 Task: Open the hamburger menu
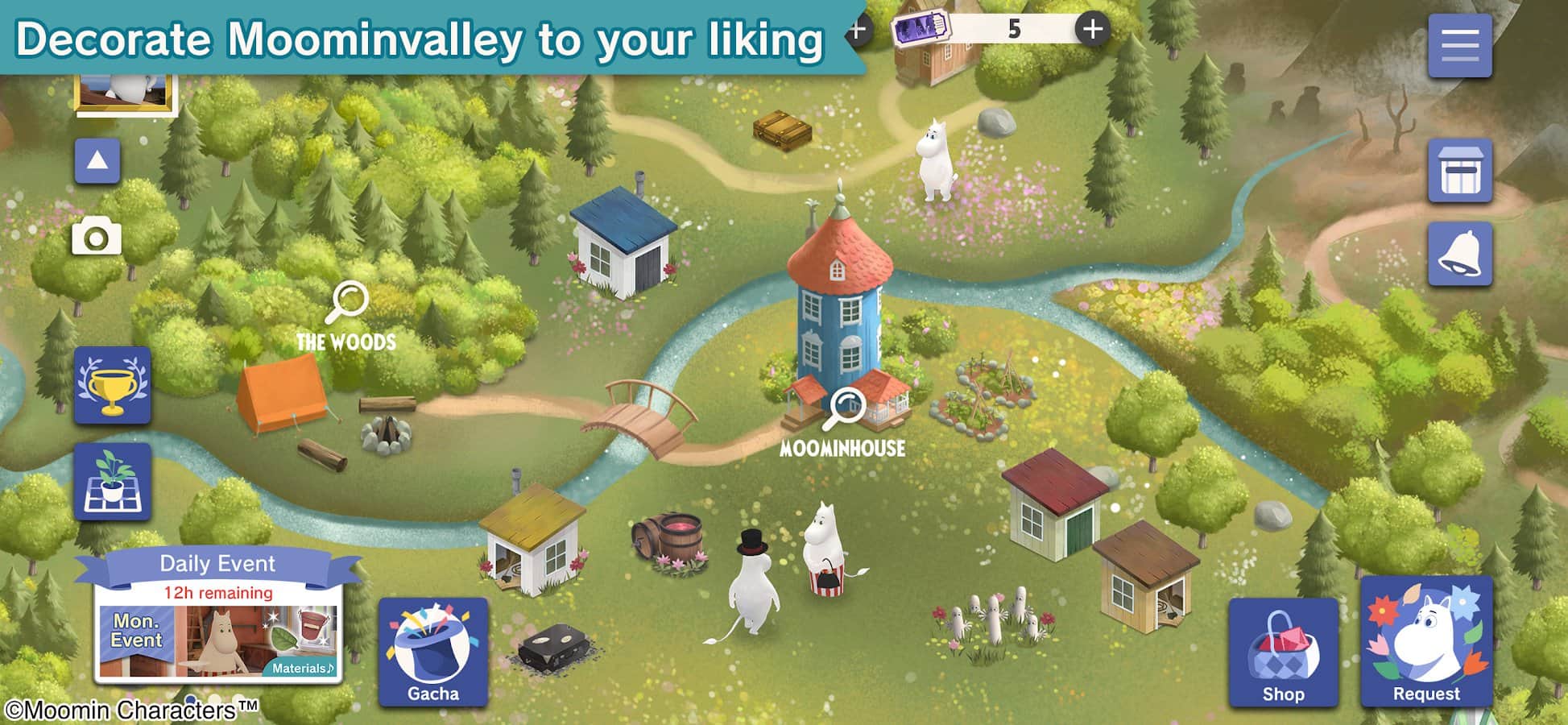pyautogui.click(x=1459, y=45)
